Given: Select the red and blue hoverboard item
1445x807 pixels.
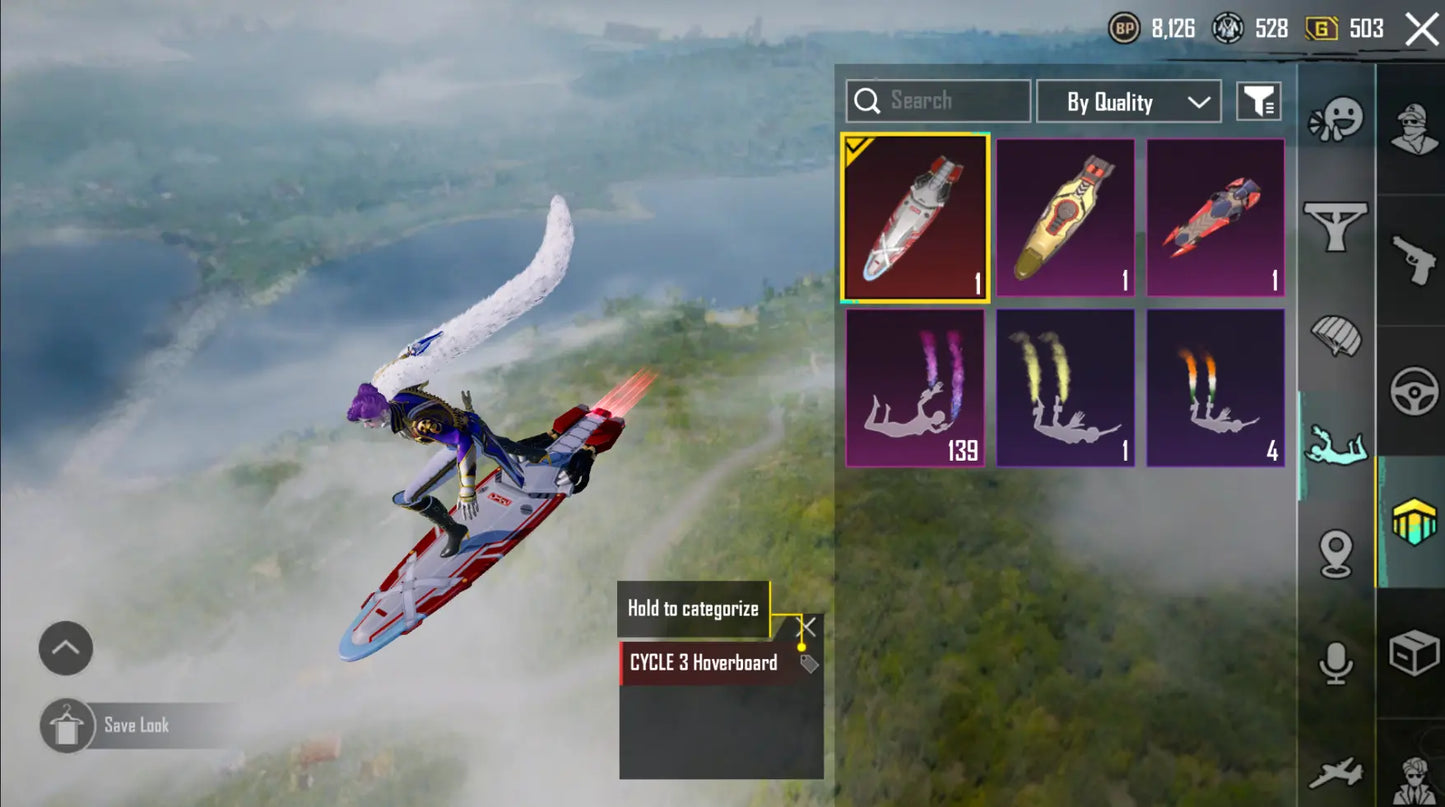Looking at the screenshot, I should 1215,218.
